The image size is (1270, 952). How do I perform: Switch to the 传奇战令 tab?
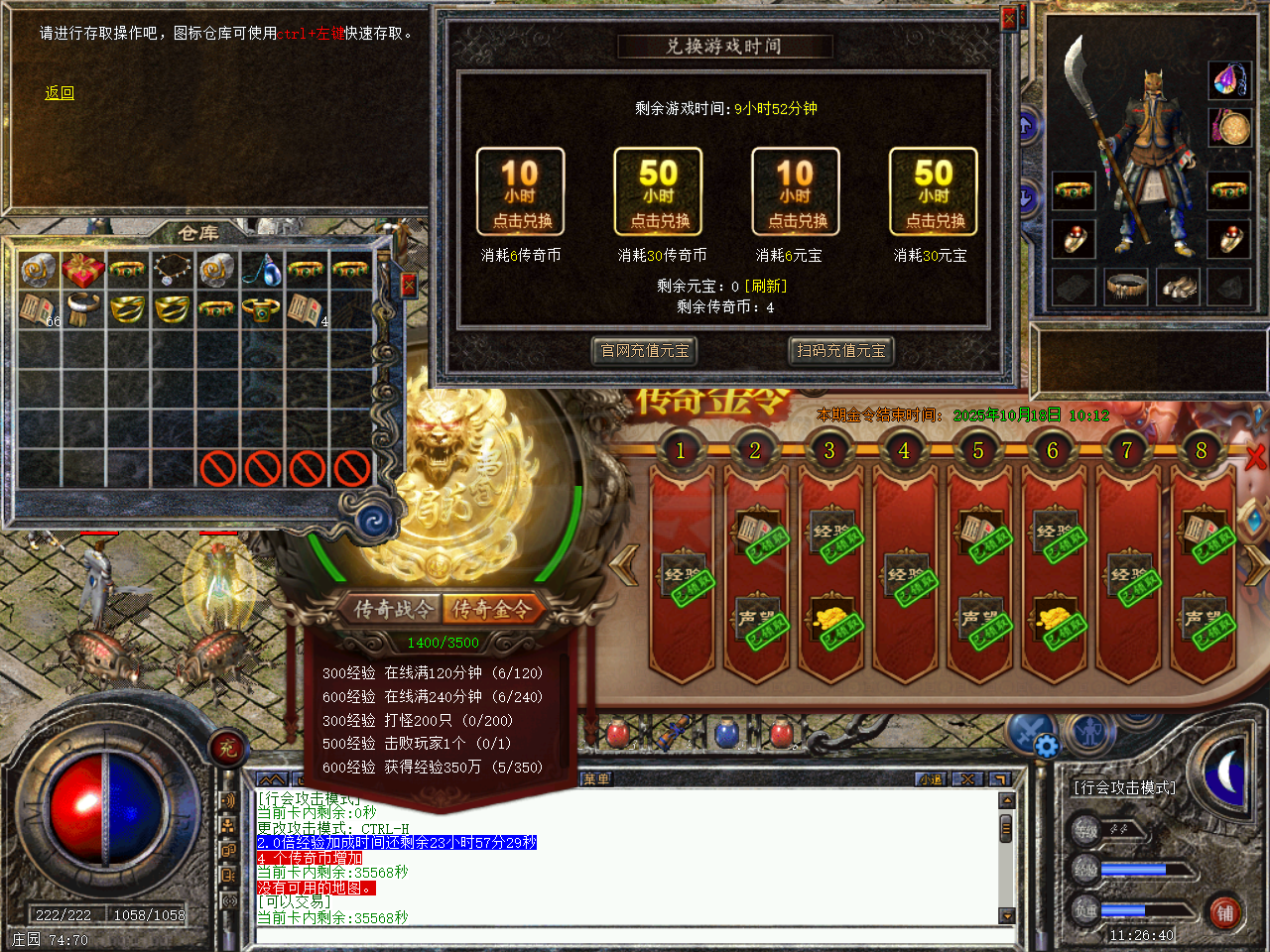coord(393,609)
